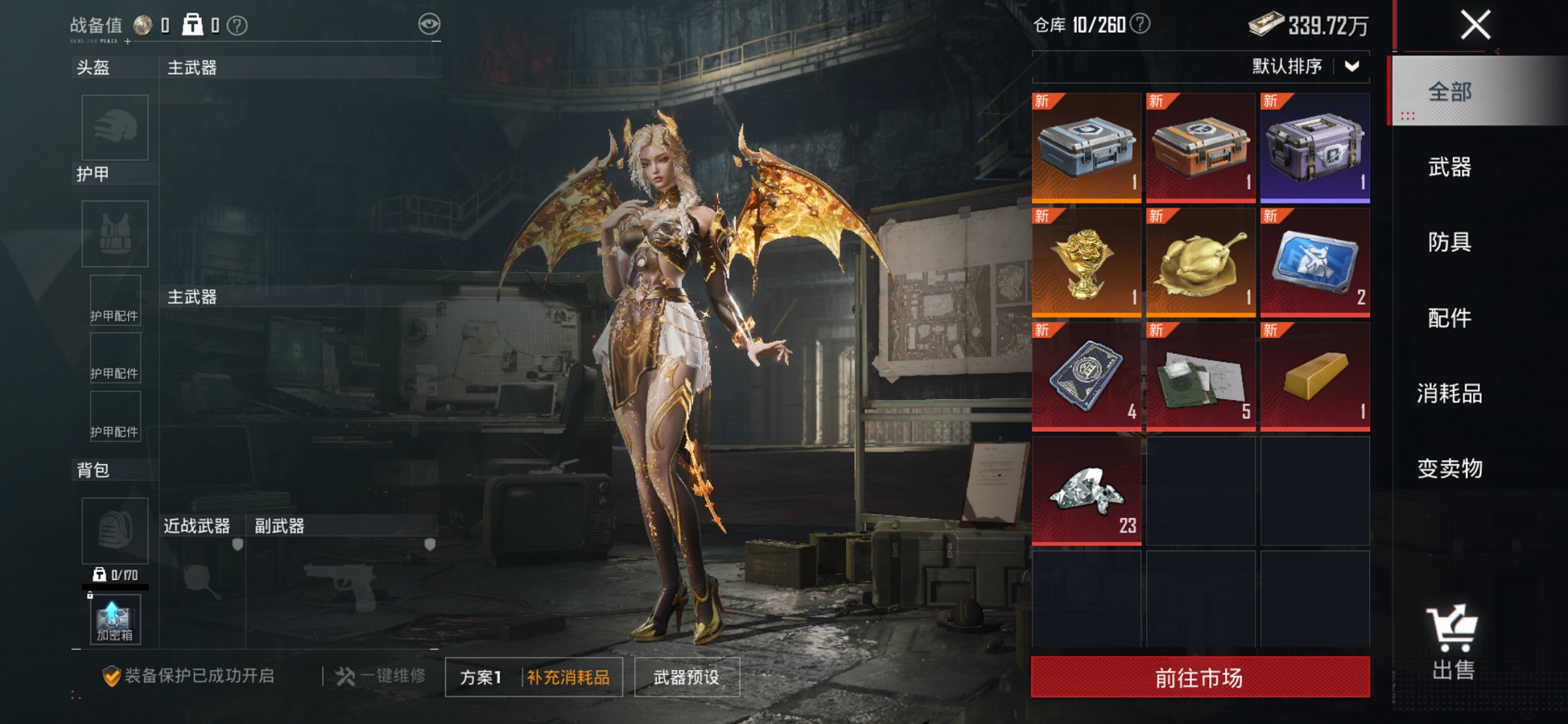Screen dimensions: 1568x724
Task: Open the 配件 category tab
Action: [x=1449, y=318]
